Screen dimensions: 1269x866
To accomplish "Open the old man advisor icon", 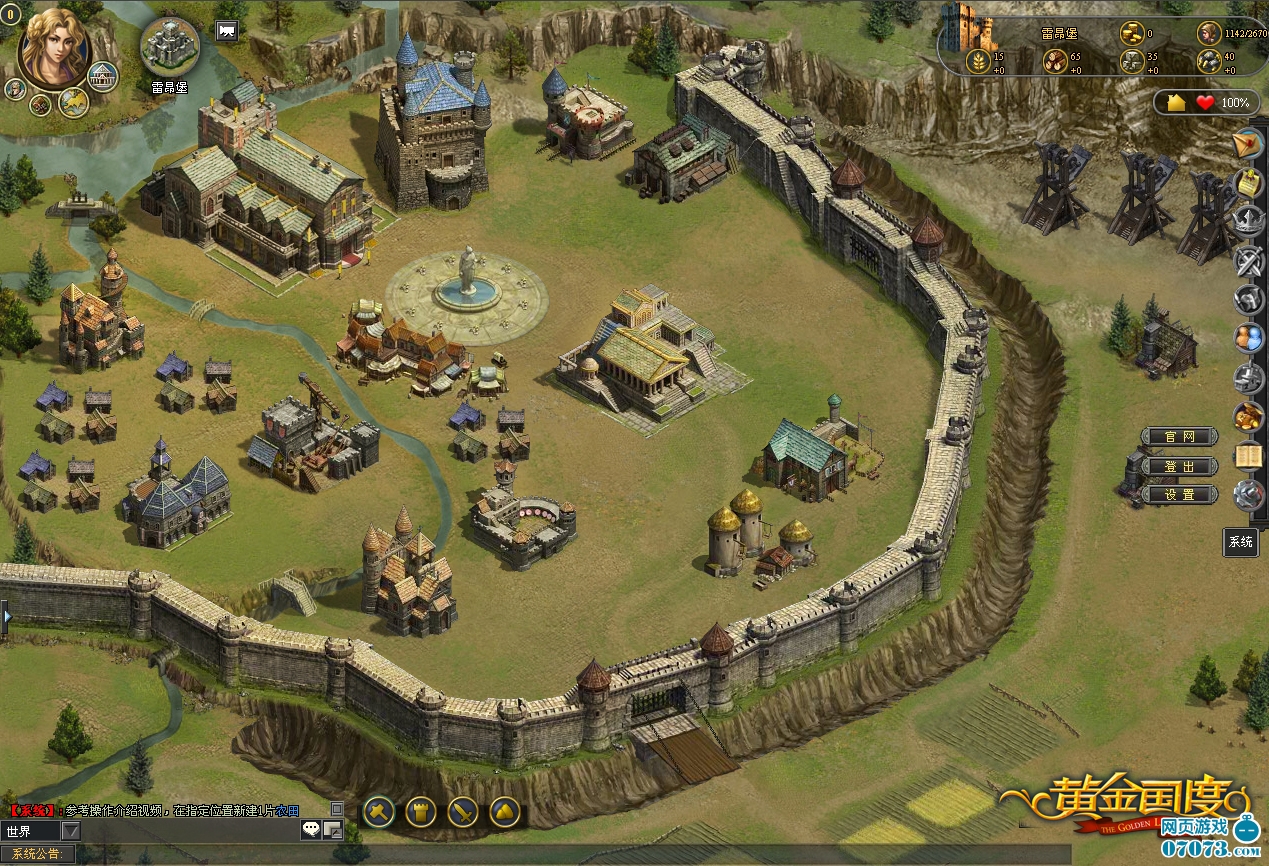I will tap(15, 89).
